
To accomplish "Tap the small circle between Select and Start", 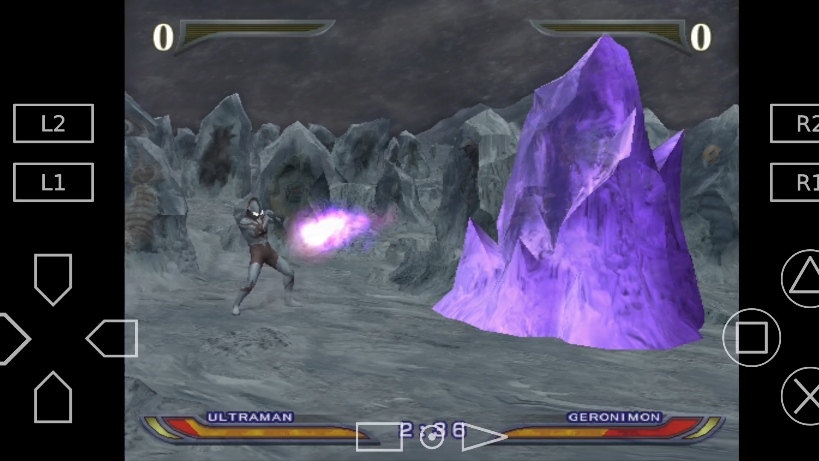I will tap(431, 437).
